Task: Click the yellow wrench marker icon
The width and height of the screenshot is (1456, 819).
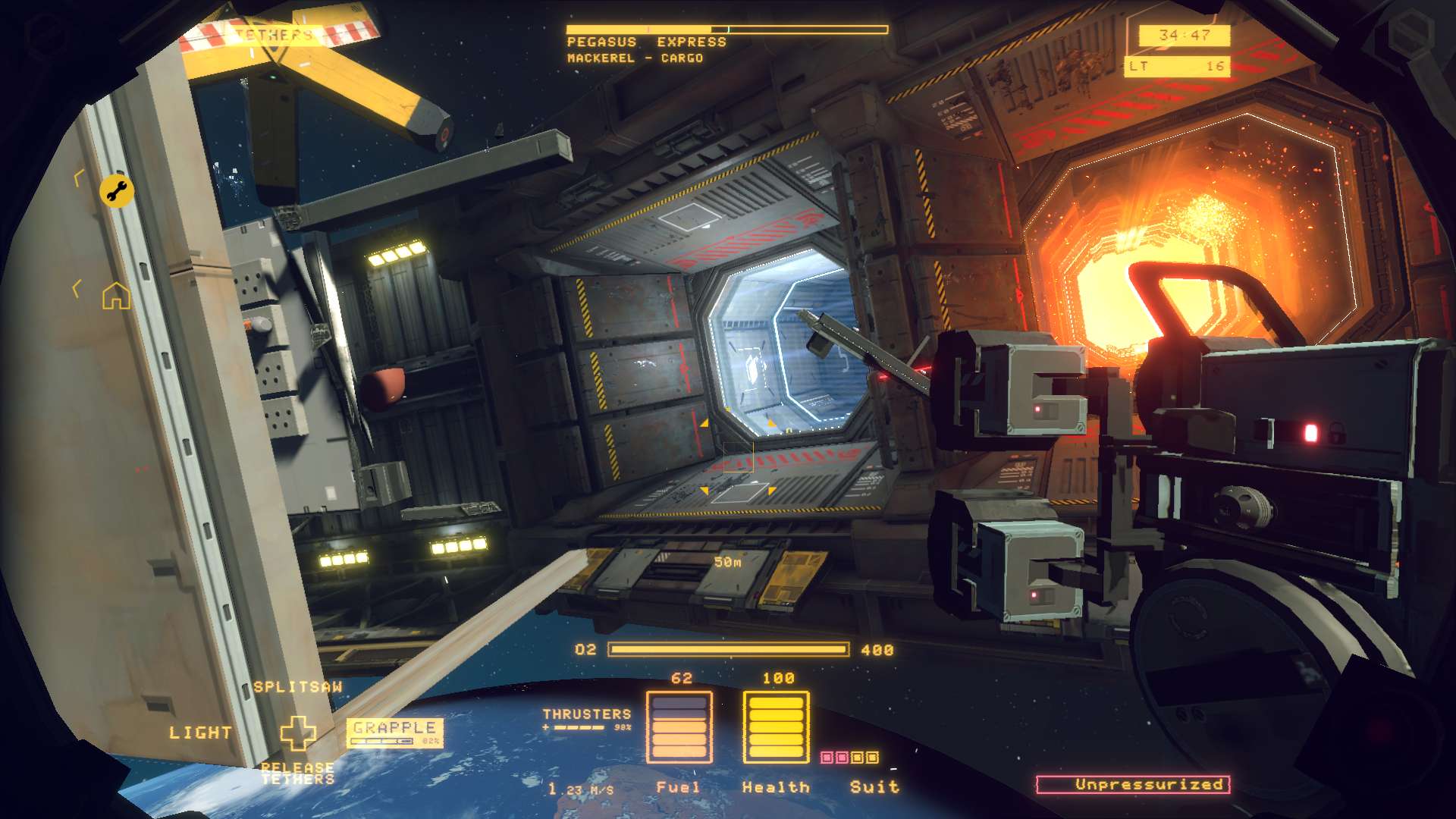Action: click(117, 191)
